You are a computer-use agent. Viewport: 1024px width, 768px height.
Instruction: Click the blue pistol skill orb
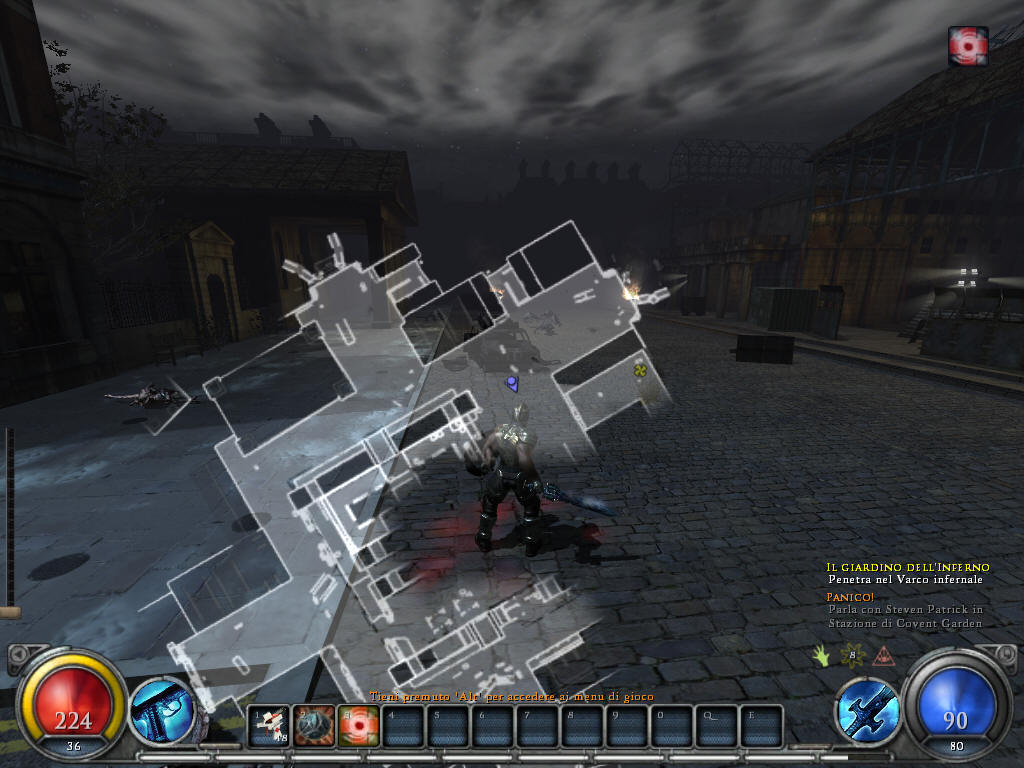click(162, 710)
